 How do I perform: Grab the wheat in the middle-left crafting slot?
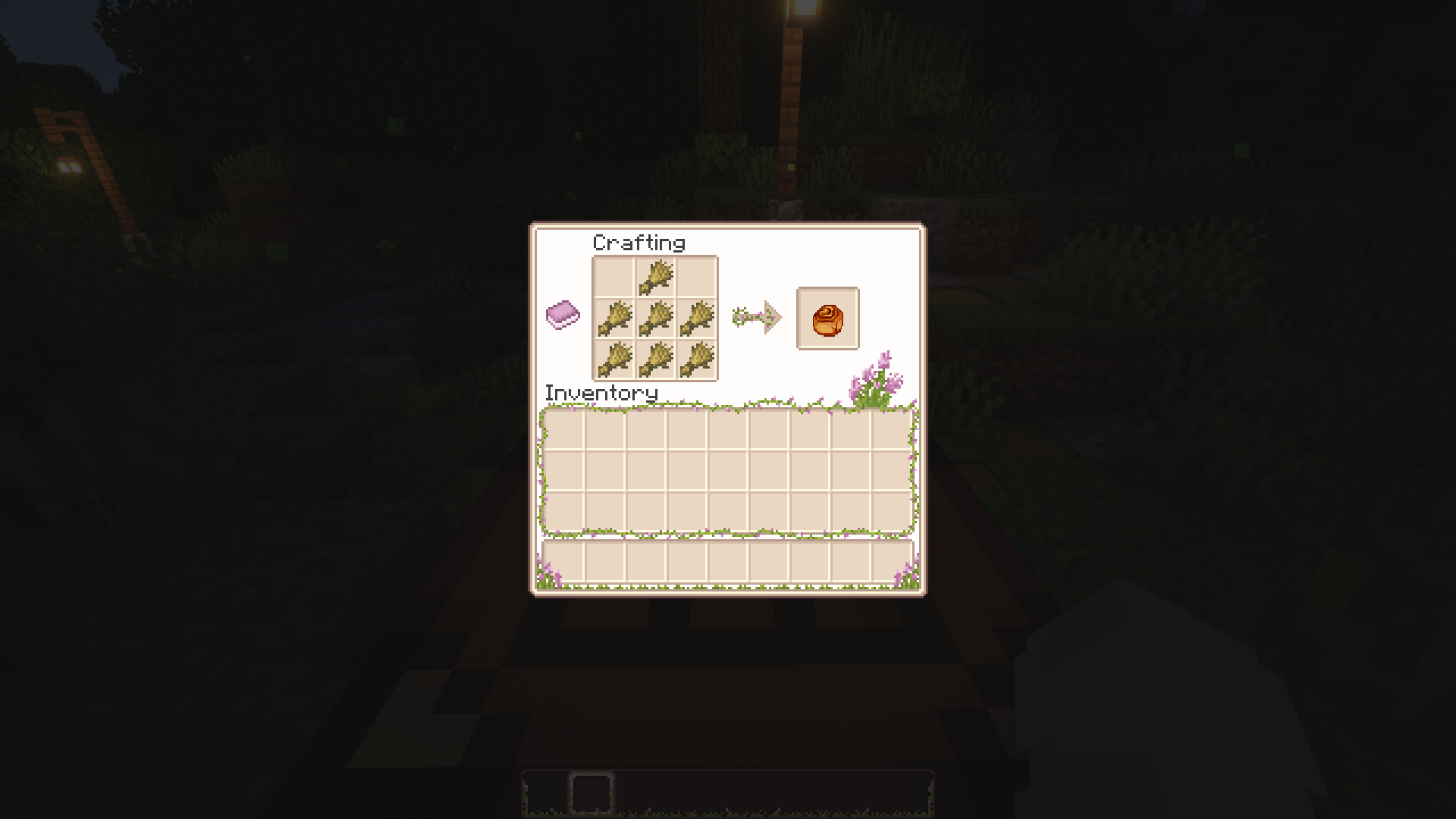[614, 316]
